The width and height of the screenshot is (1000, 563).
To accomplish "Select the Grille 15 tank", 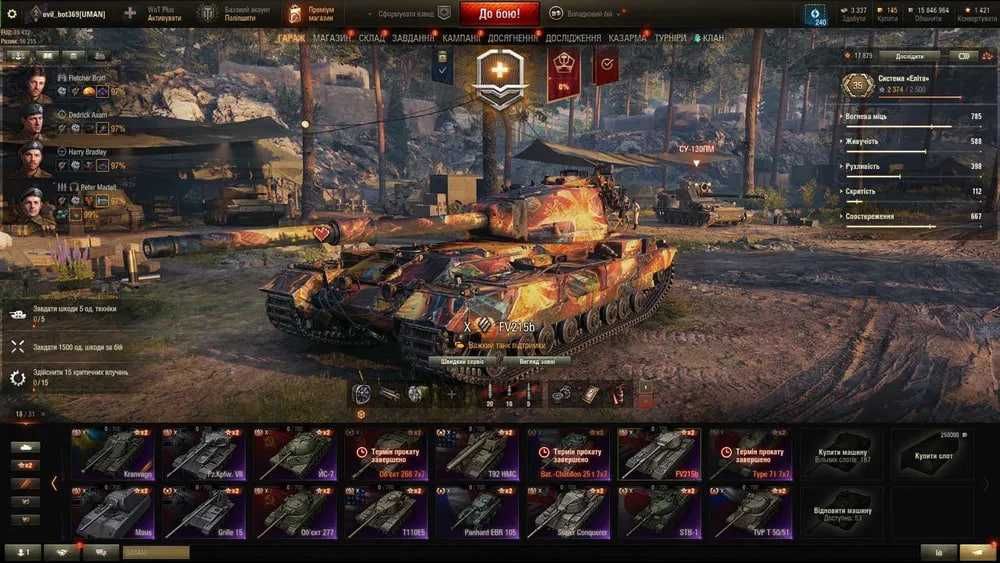I will 204,514.
